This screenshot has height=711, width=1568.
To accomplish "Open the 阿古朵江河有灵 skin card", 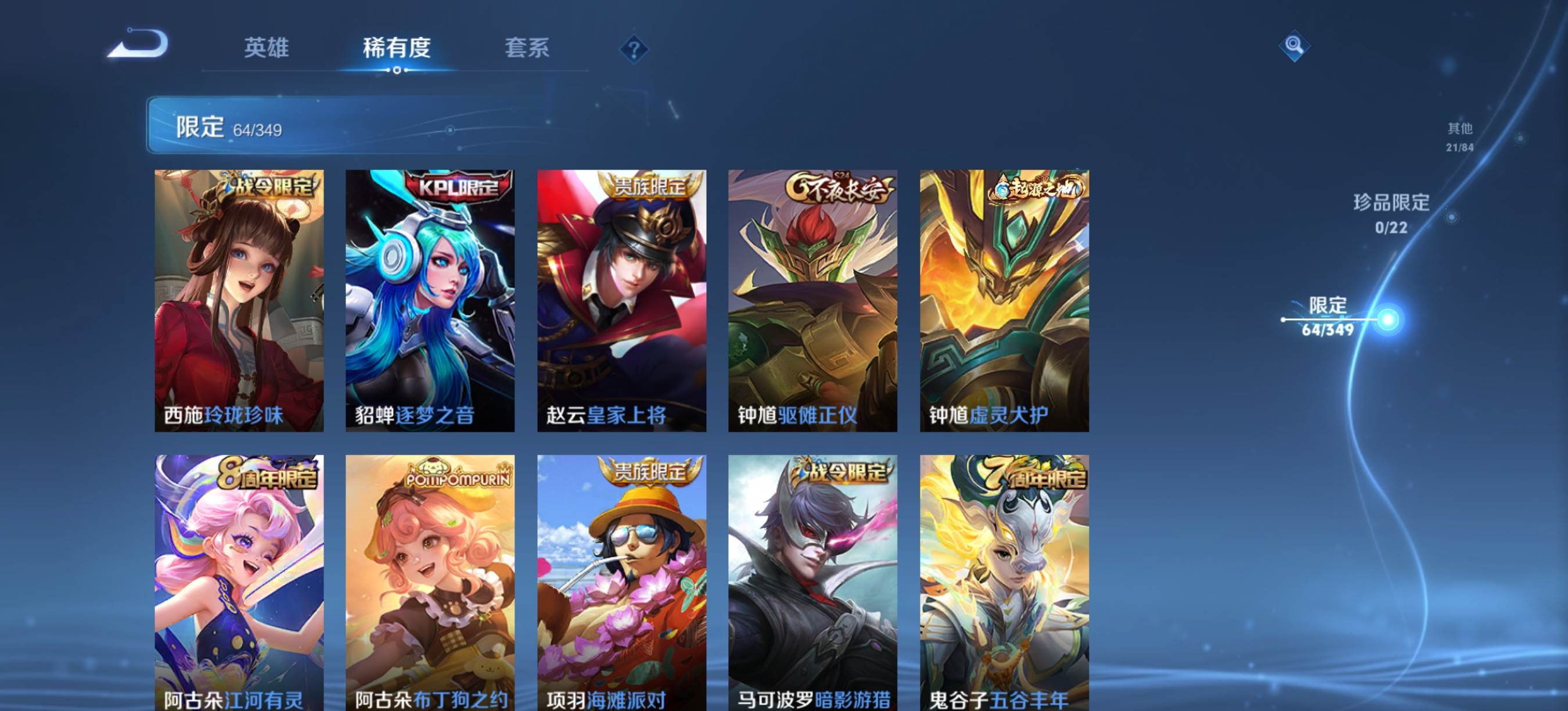I will coord(239,581).
